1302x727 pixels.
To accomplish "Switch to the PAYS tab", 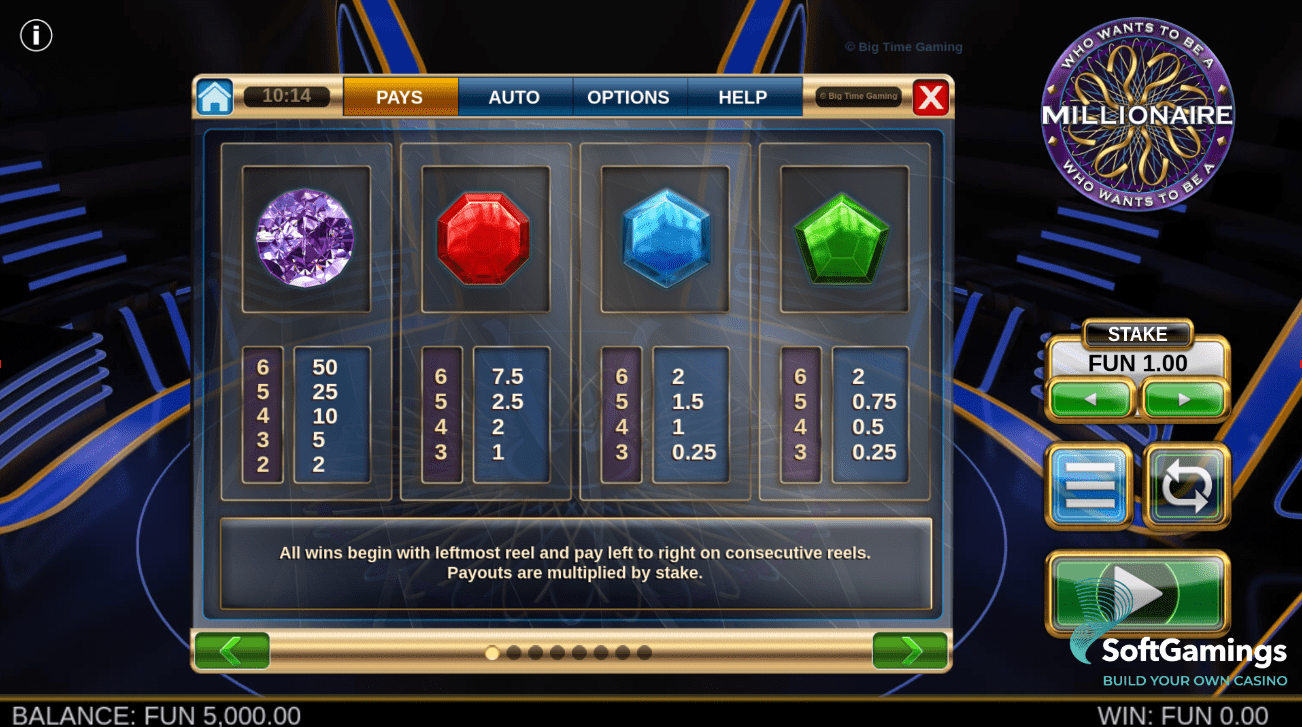I will [400, 97].
